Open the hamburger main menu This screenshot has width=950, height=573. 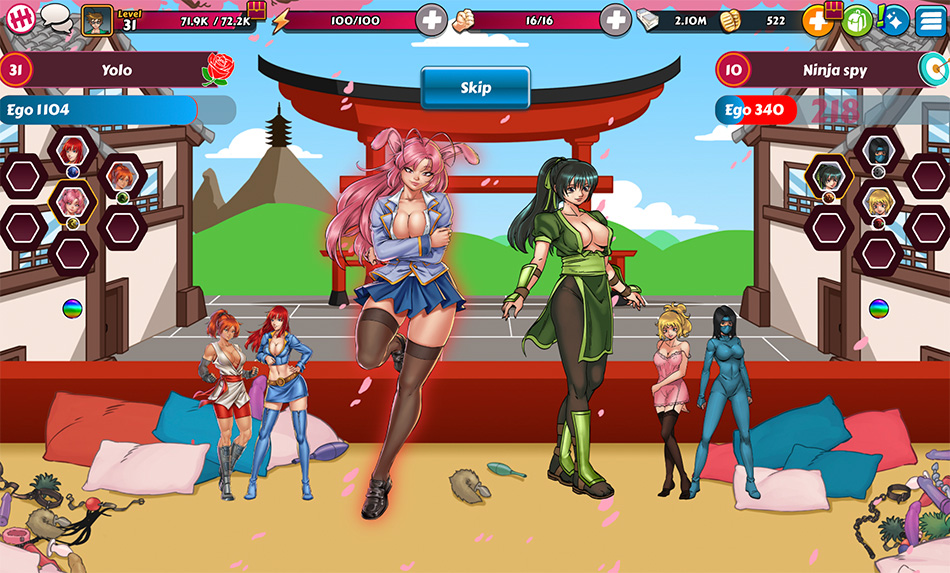point(930,20)
